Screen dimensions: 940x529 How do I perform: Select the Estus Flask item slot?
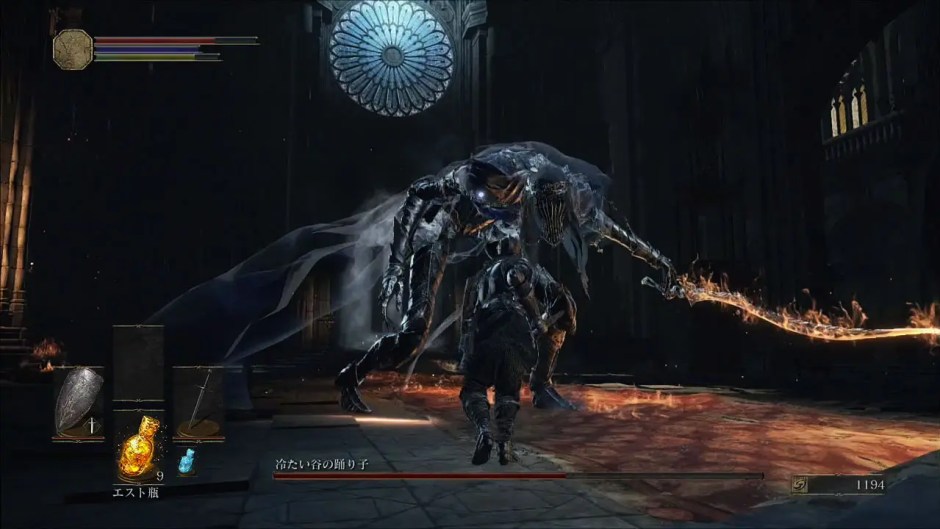(138, 445)
